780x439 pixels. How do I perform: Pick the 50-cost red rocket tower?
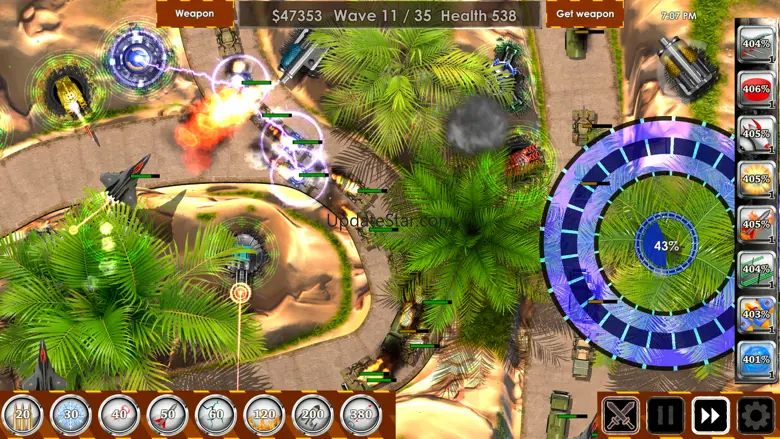coord(167,415)
